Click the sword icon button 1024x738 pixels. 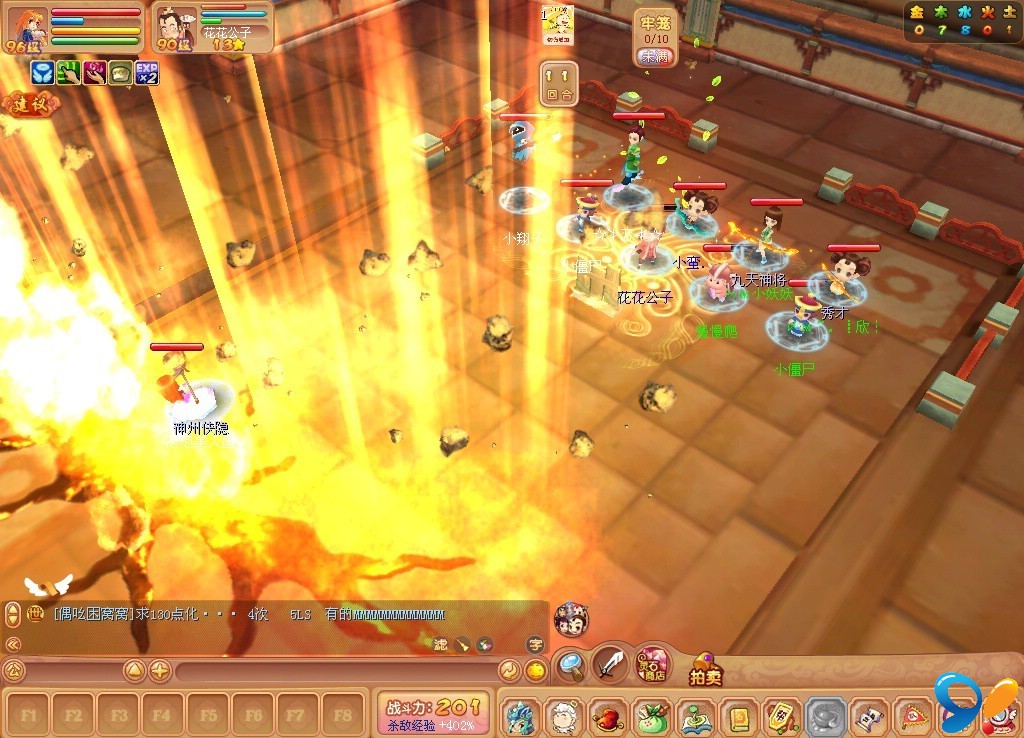pyautogui.click(x=609, y=663)
